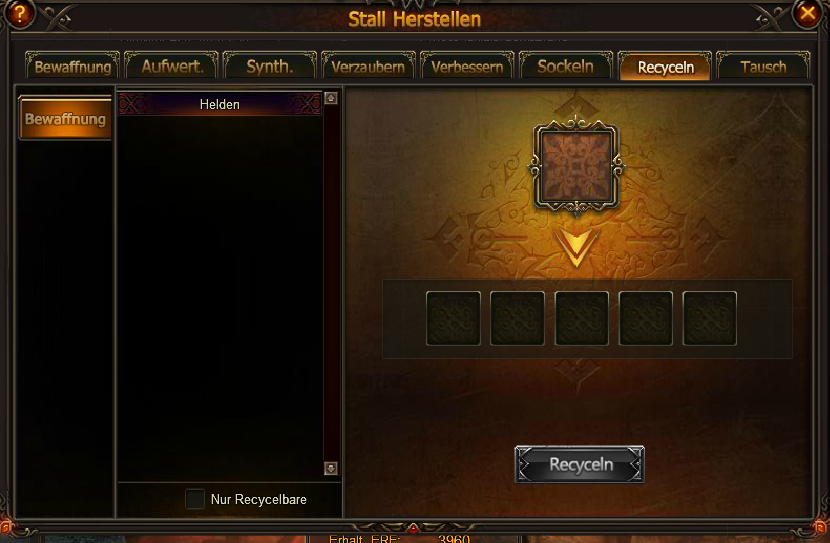Toggle the Nur Recycelbare checkbox
The height and width of the screenshot is (543, 830).
195,499
